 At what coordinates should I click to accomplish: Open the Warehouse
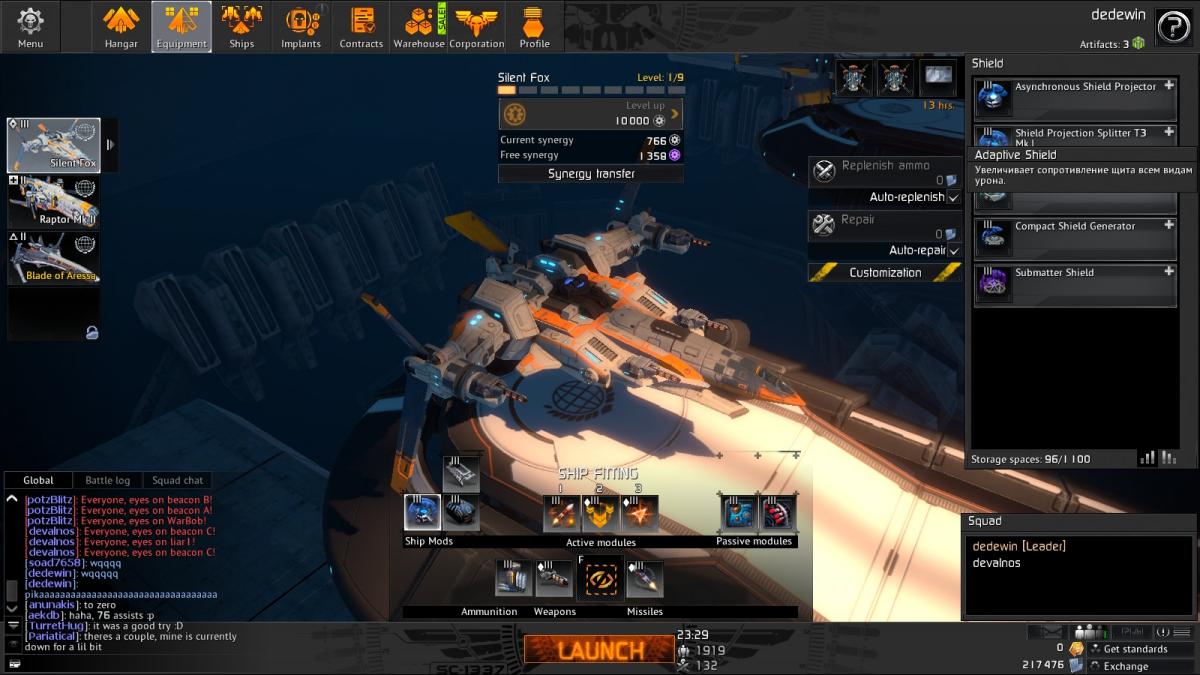419,27
